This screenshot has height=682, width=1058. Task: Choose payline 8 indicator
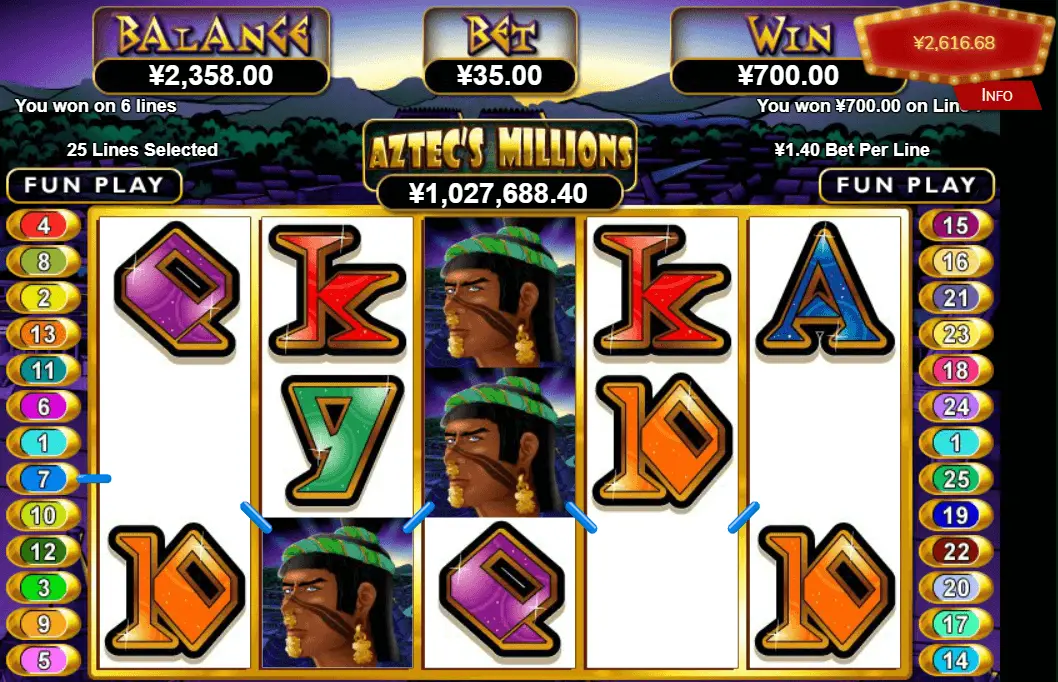click(x=43, y=262)
